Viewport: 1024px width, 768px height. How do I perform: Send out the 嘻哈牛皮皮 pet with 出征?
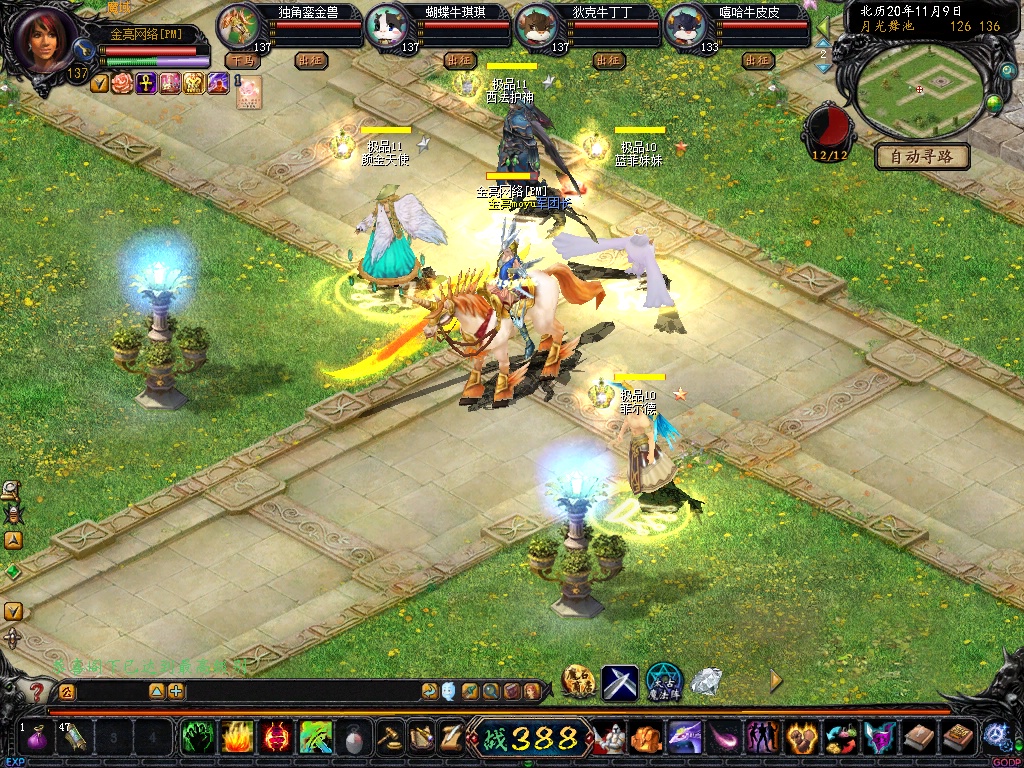point(759,60)
